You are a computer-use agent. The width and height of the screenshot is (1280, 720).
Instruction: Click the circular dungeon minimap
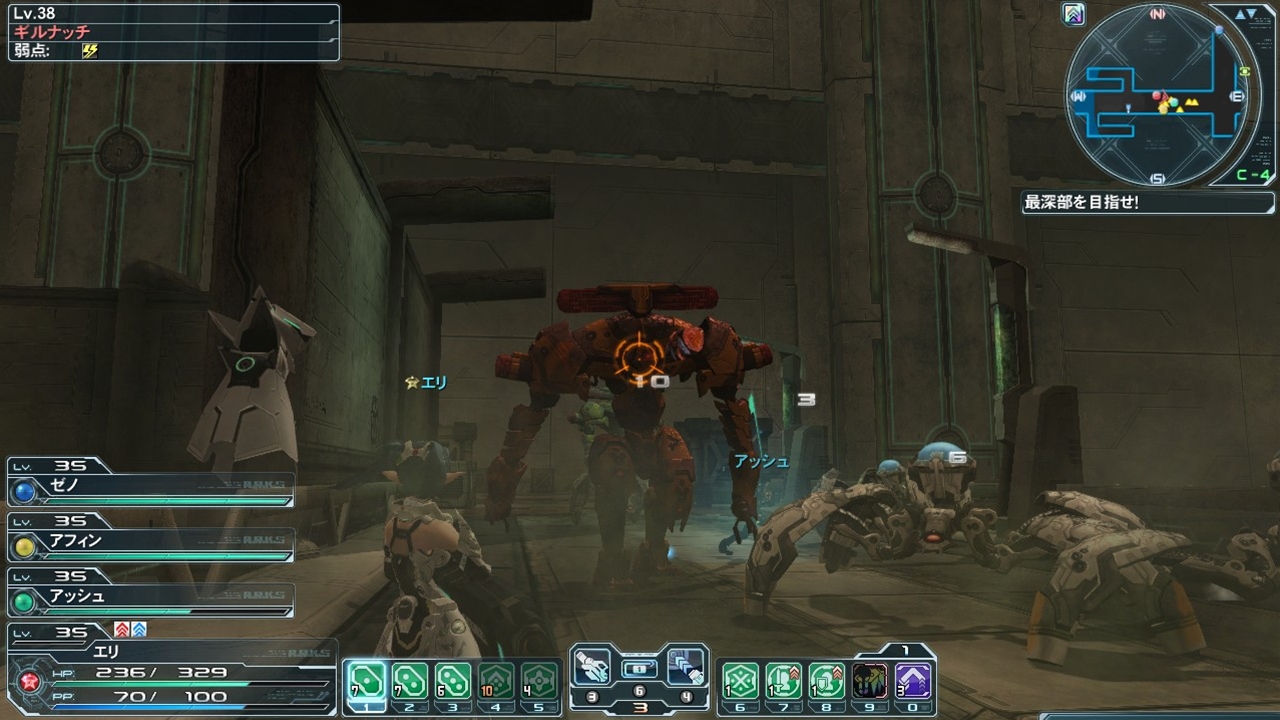(x=1160, y=96)
